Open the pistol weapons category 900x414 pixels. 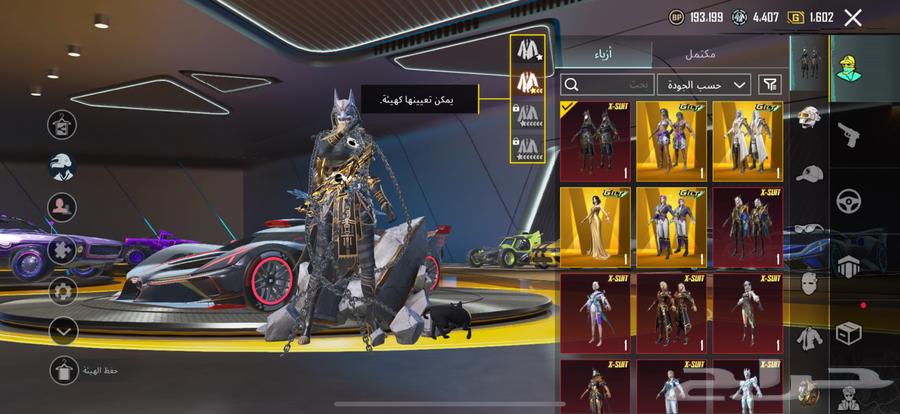click(850, 133)
